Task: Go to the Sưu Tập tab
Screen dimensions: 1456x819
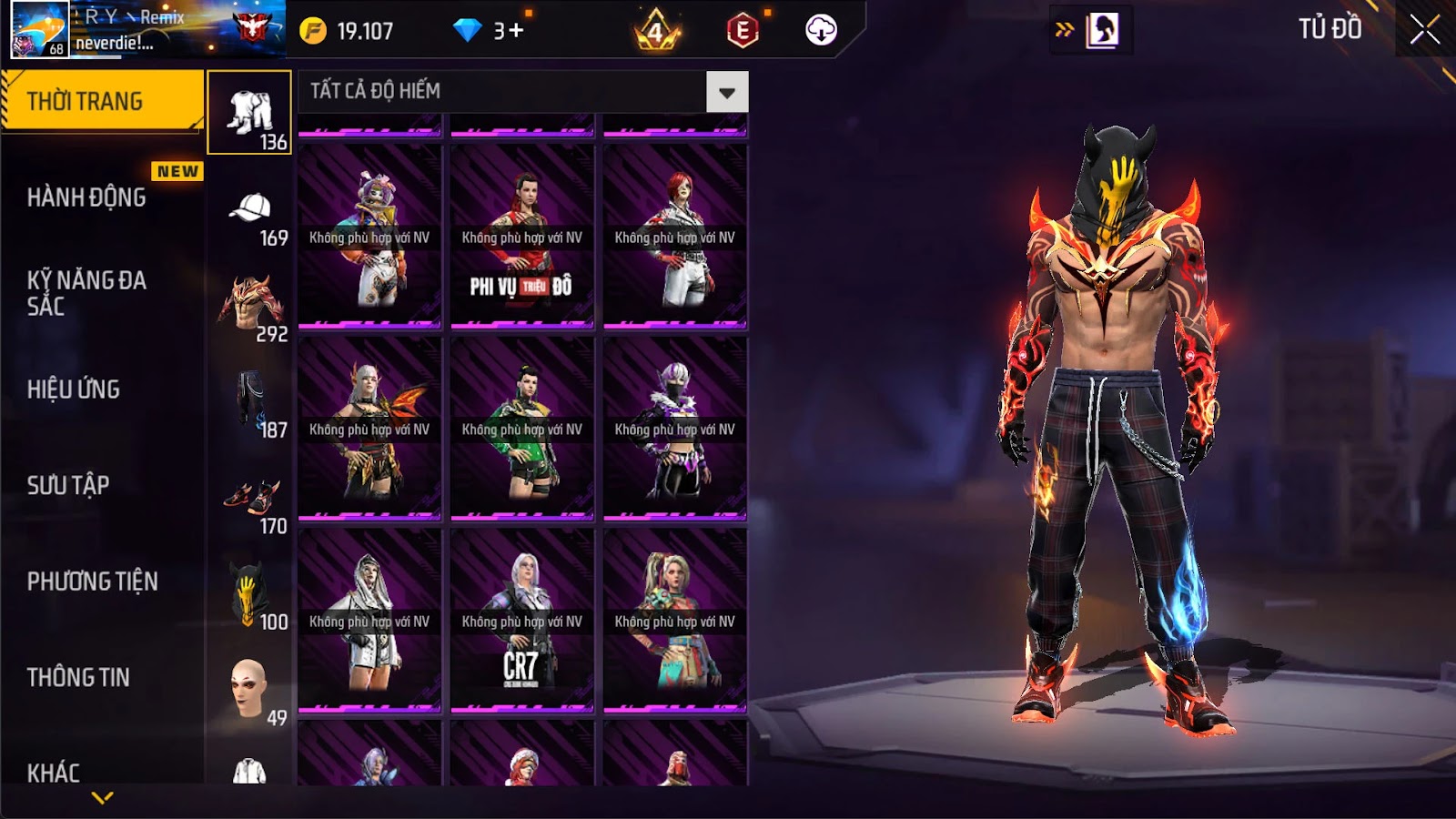Action: pos(68,485)
